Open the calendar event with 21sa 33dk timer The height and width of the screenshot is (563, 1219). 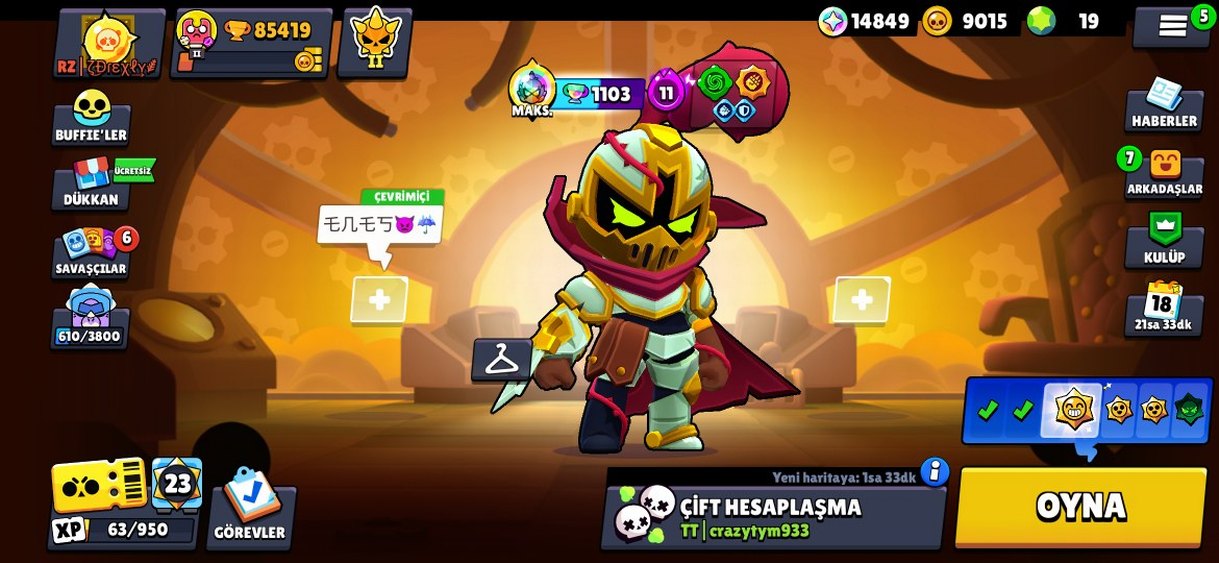[x=1162, y=309]
